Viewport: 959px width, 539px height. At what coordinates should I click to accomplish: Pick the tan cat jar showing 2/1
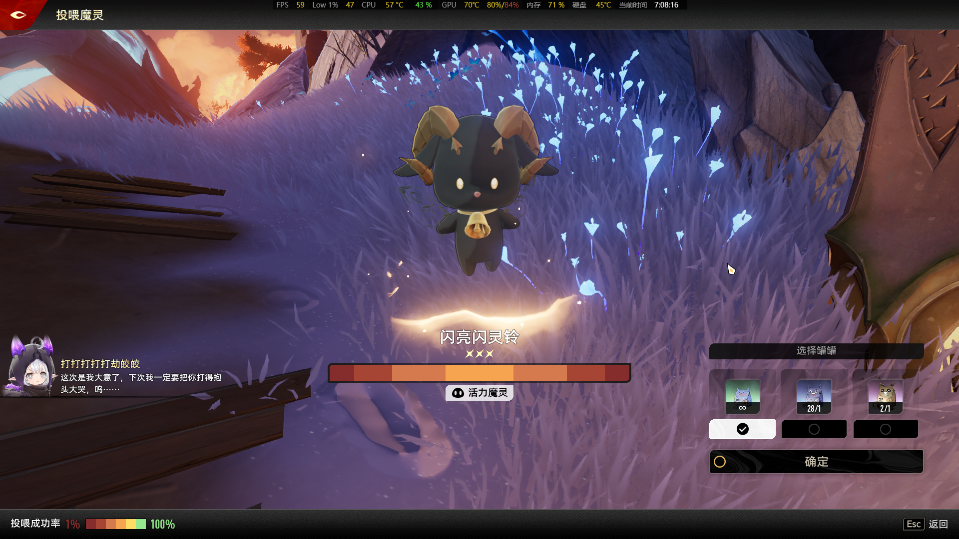coord(885,395)
